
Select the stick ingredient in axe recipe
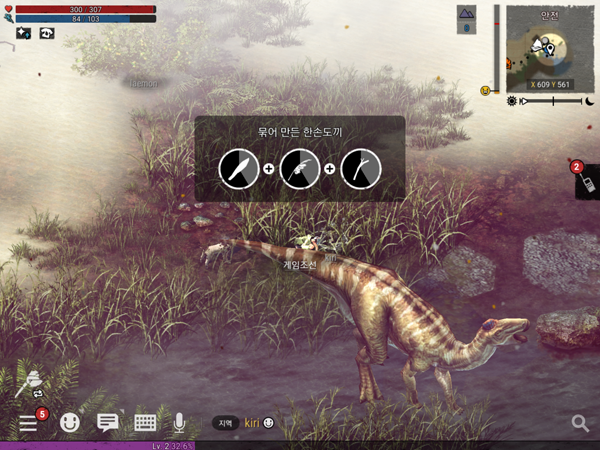(x=360, y=169)
